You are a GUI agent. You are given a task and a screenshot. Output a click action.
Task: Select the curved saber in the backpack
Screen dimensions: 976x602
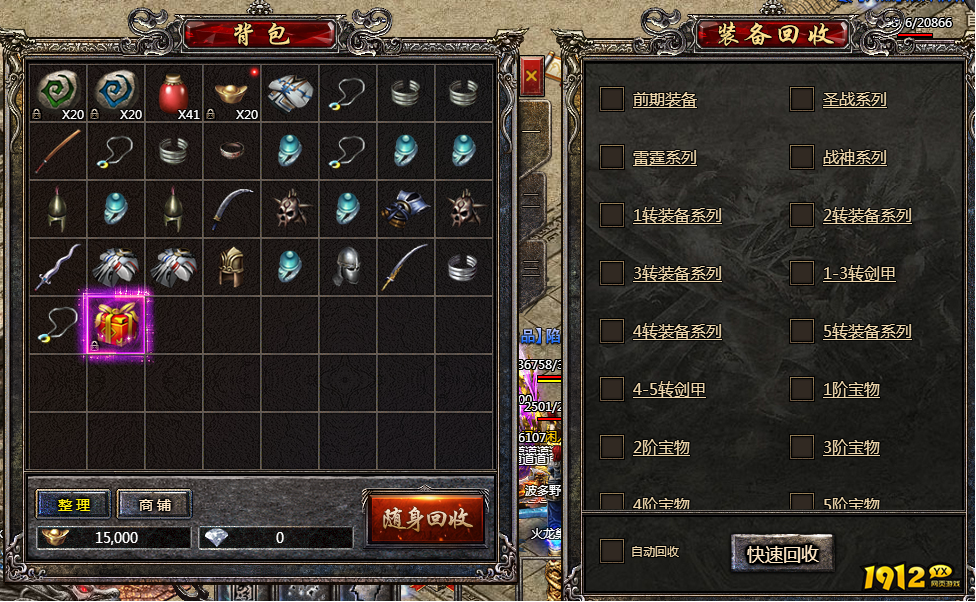pyautogui.click(x=232, y=209)
